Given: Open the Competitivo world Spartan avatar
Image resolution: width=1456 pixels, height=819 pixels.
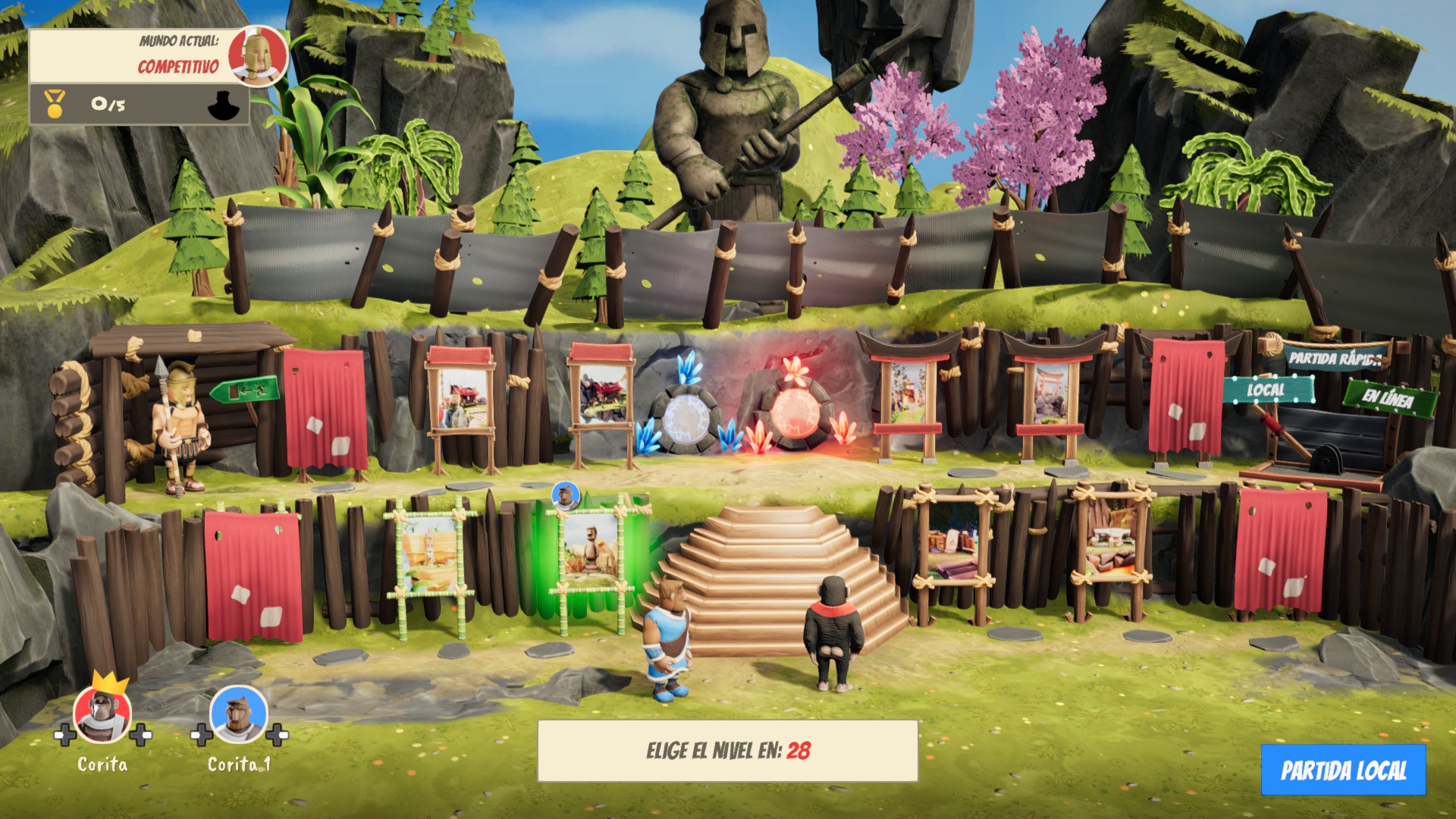Looking at the screenshot, I should (258, 57).
